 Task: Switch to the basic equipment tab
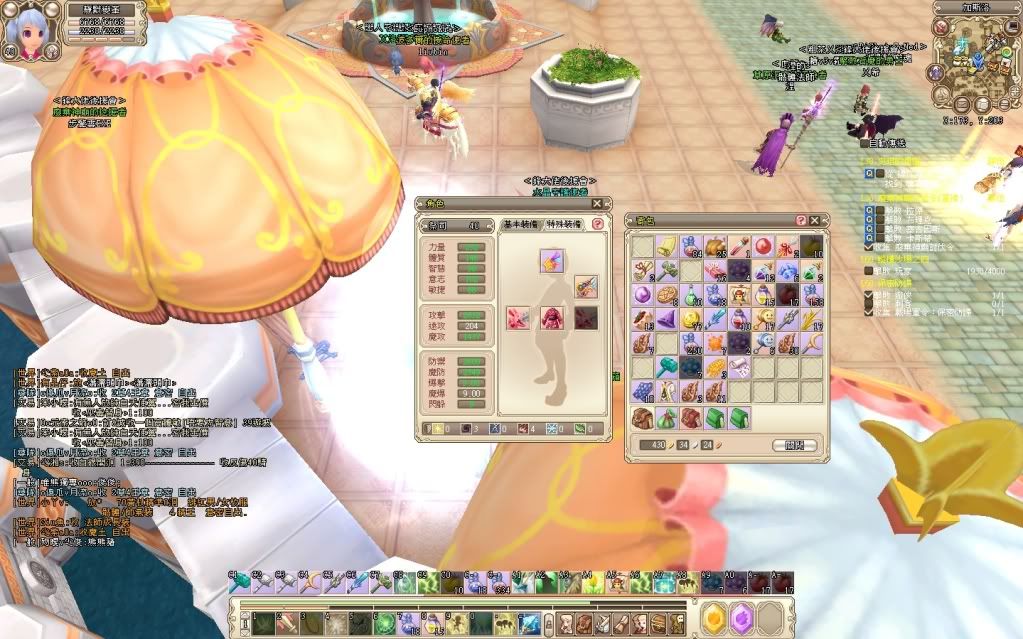(x=521, y=225)
